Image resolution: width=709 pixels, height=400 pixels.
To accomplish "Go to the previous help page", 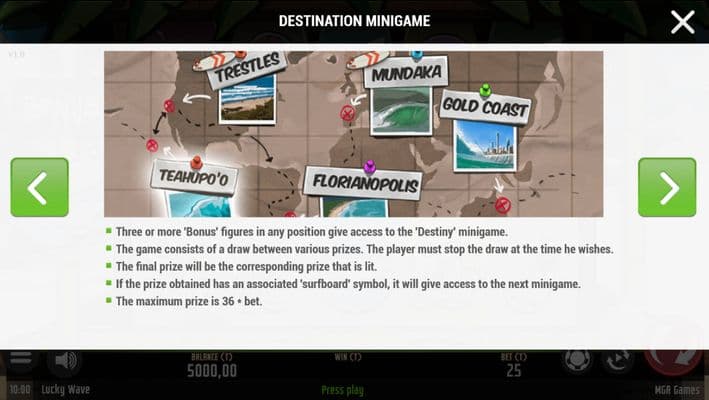I will [x=39, y=187].
